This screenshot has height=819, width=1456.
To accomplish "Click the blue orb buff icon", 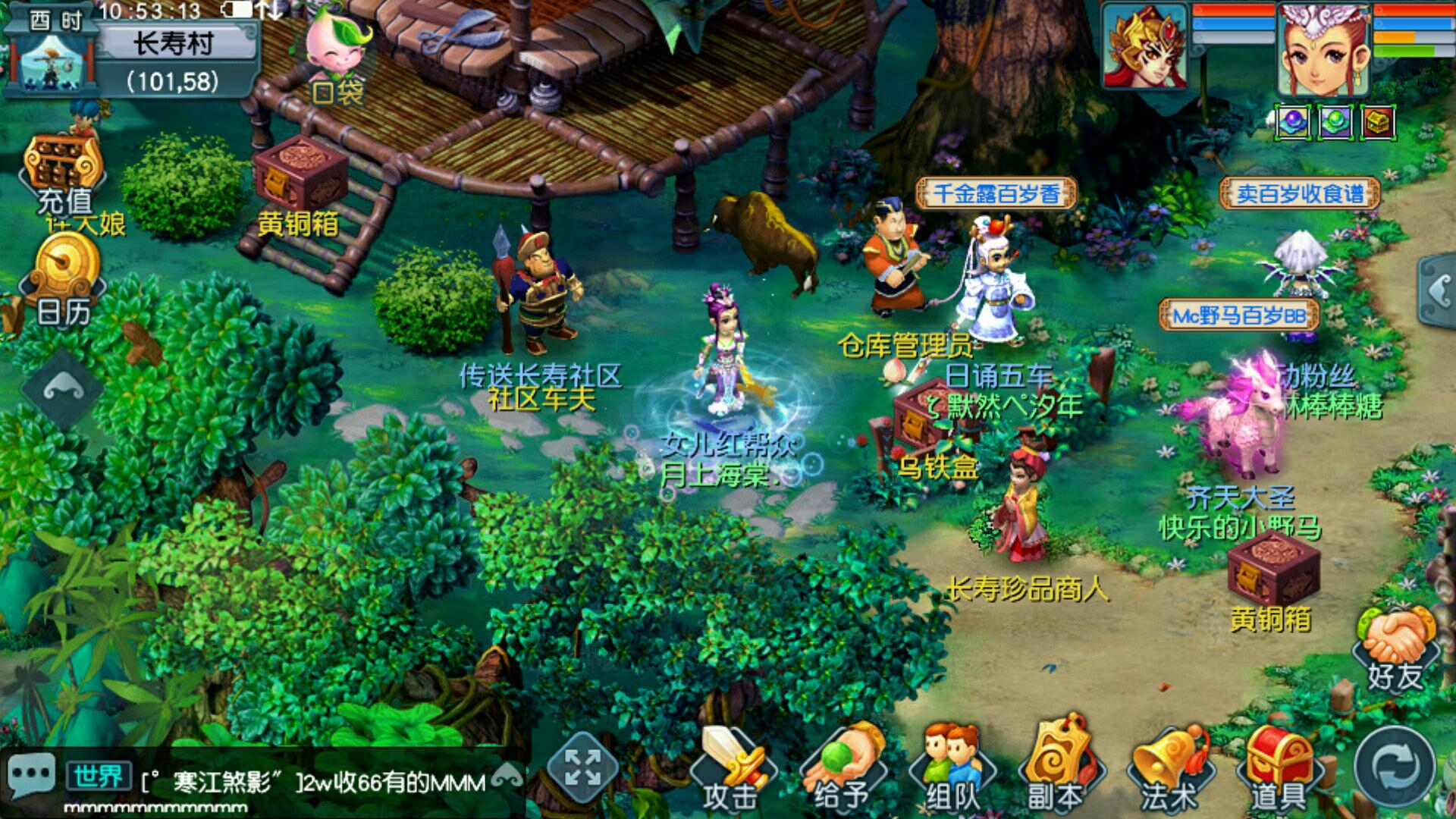I will tap(1293, 121).
